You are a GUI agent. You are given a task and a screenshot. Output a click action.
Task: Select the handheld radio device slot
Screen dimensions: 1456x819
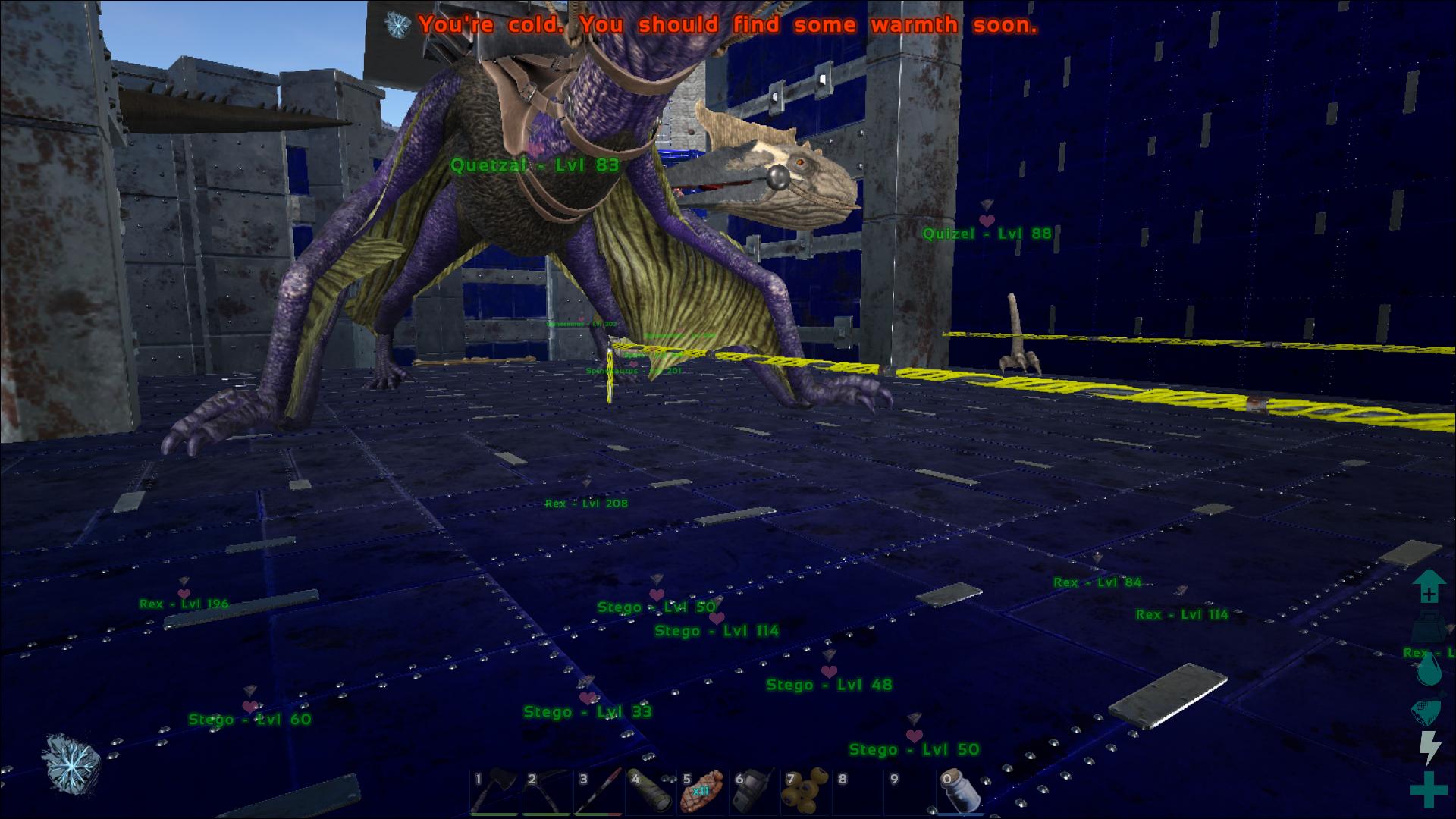(x=754, y=792)
